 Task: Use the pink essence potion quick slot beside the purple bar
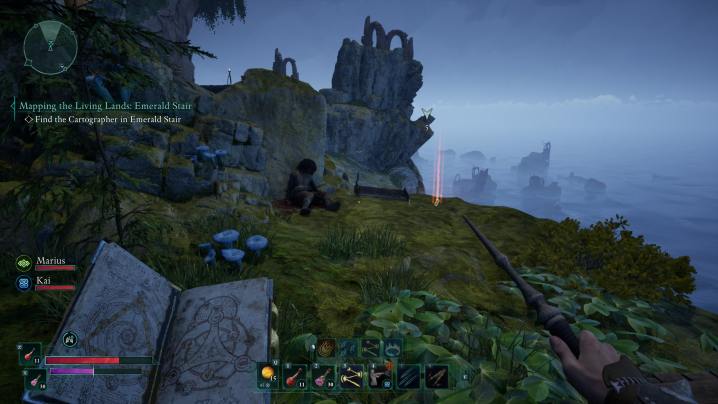coord(30,379)
